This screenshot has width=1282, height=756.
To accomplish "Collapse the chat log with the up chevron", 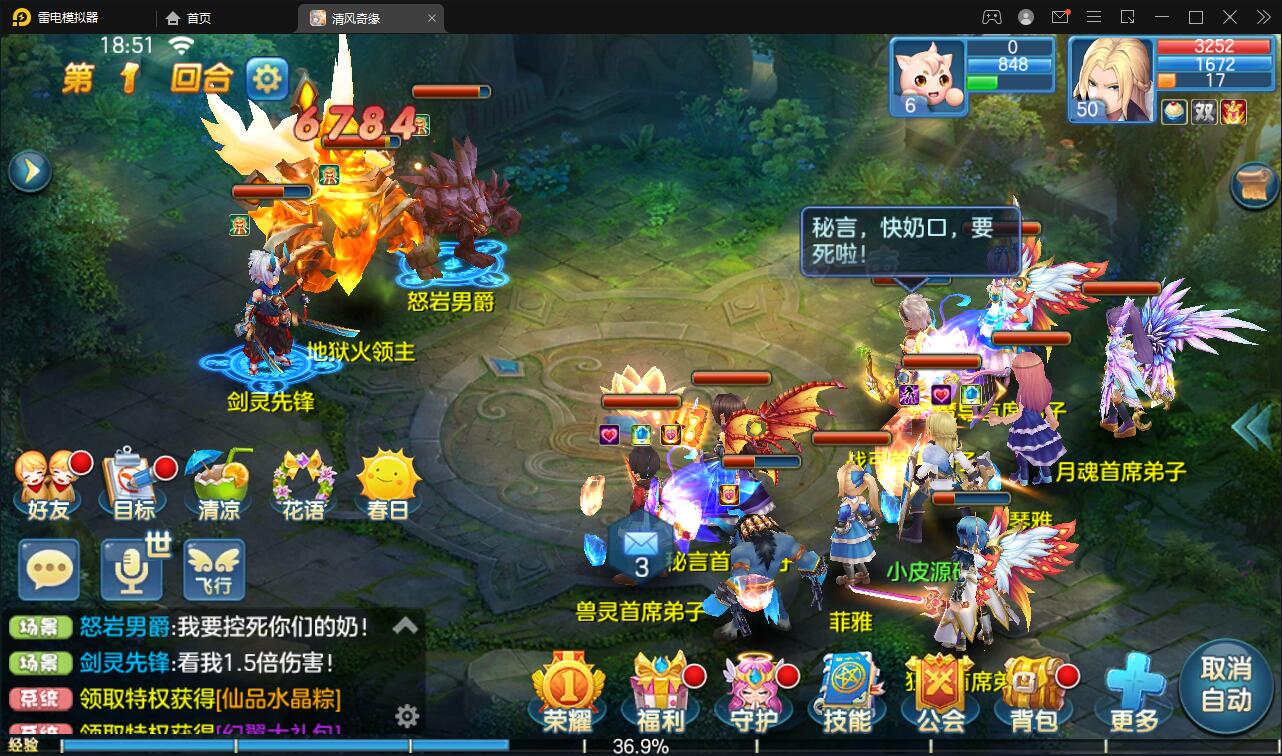I will pyautogui.click(x=406, y=623).
